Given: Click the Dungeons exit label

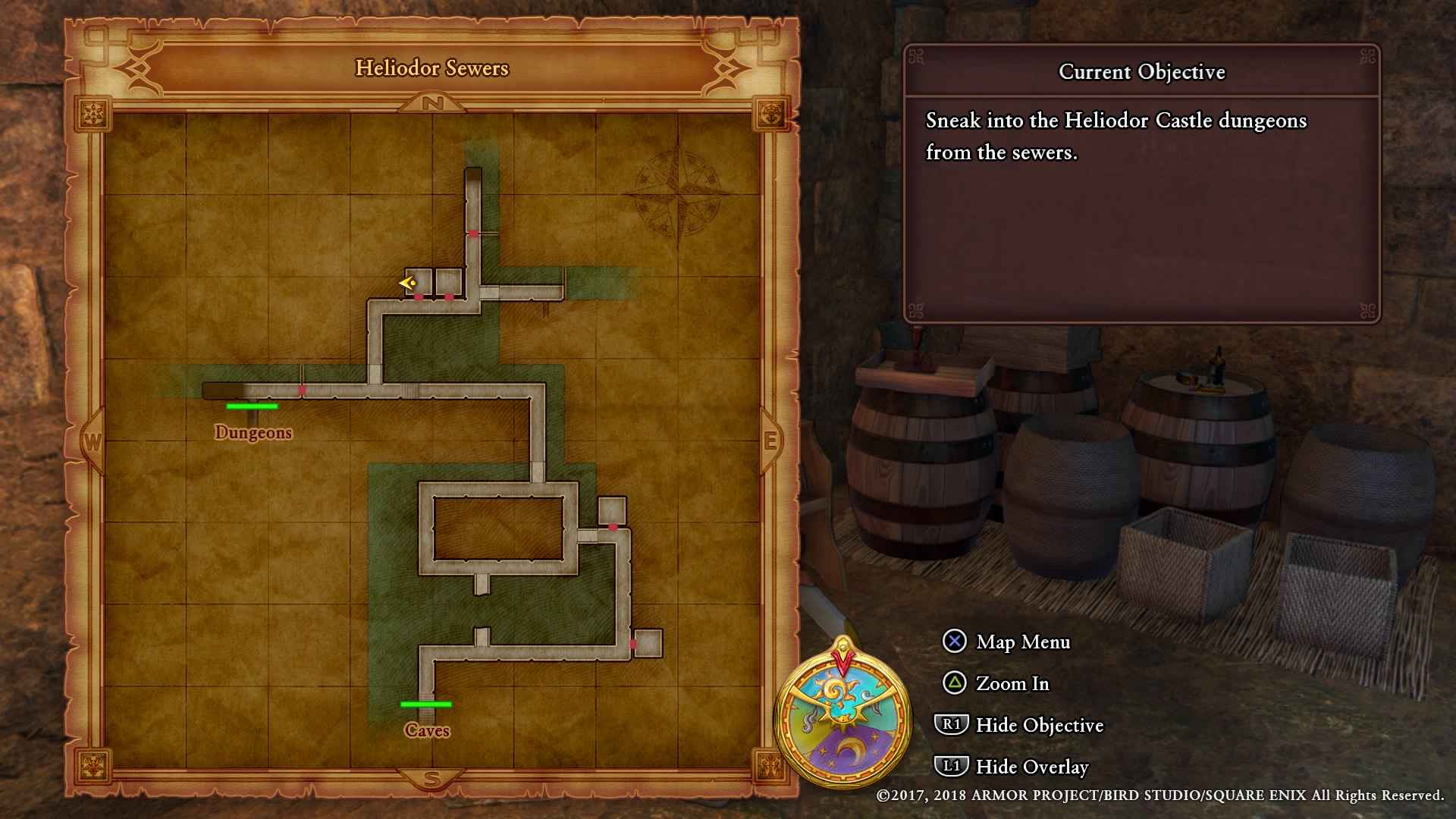Looking at the screenshot, I should click(x=253, y=432).
